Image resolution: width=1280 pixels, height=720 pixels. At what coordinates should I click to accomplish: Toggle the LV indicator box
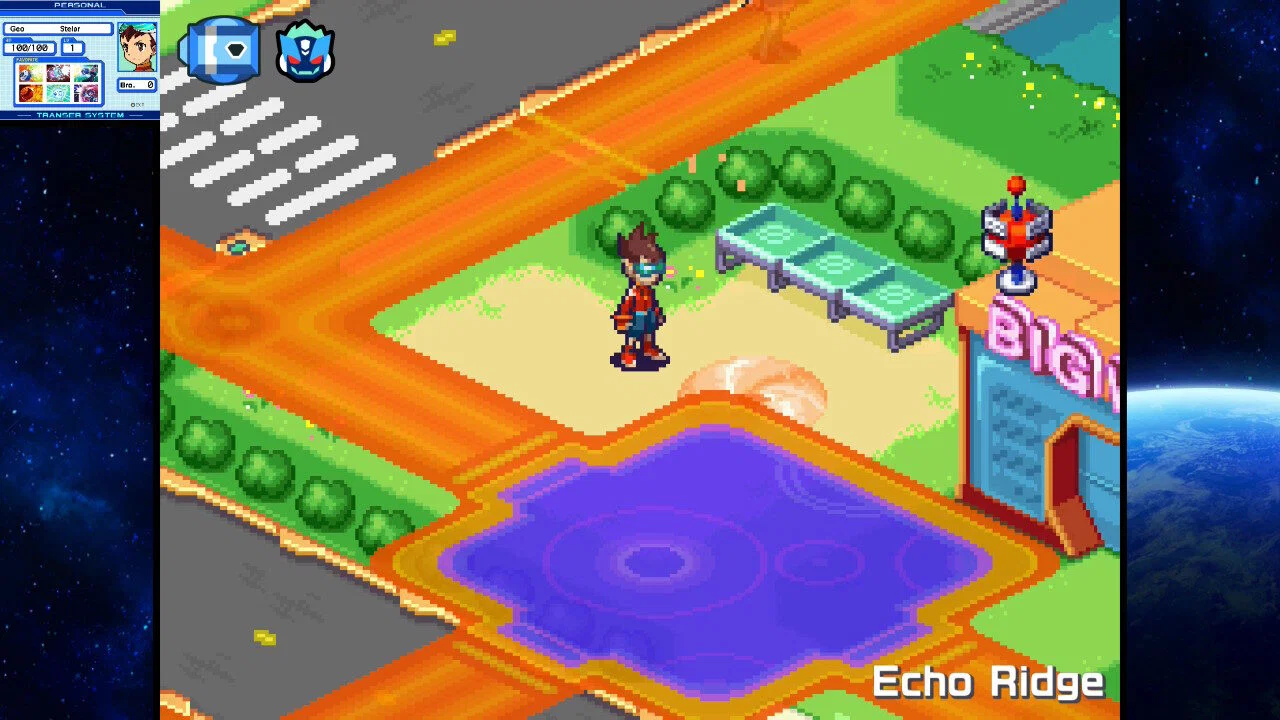72,47
